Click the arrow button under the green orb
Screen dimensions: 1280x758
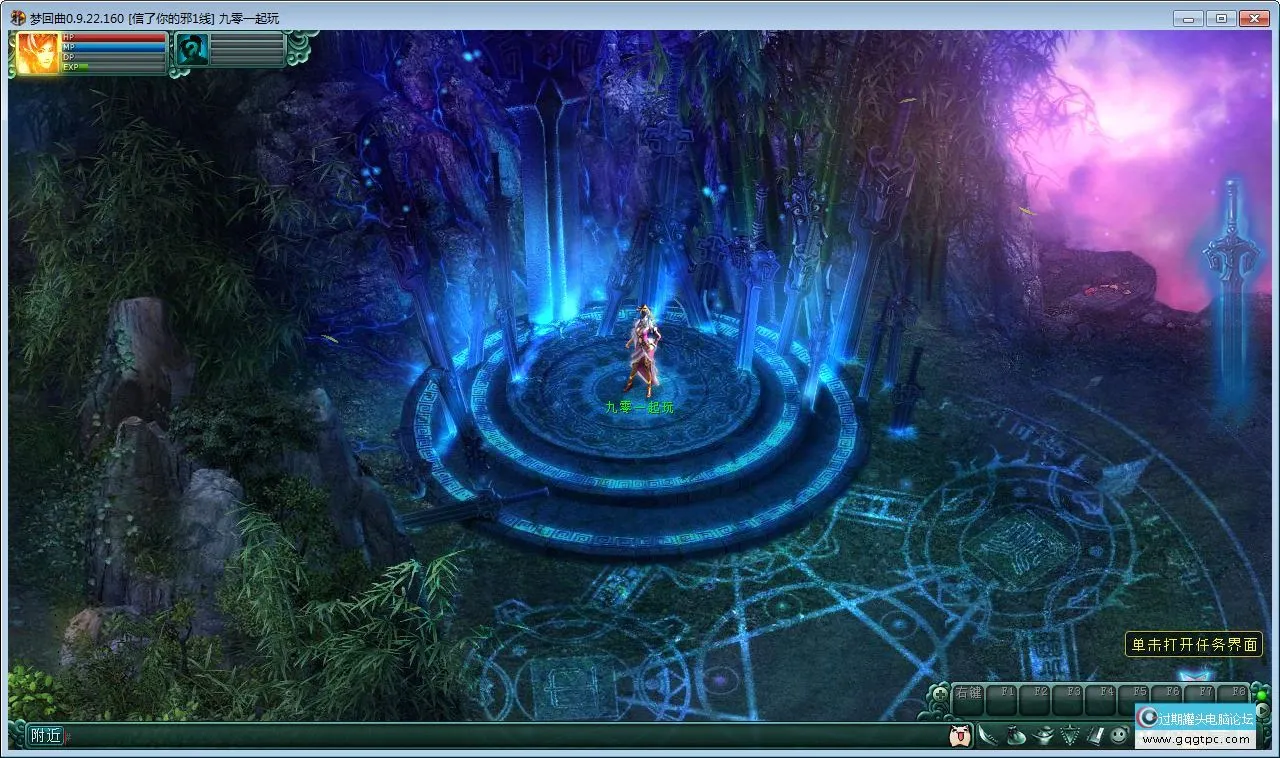point(1262,712)
